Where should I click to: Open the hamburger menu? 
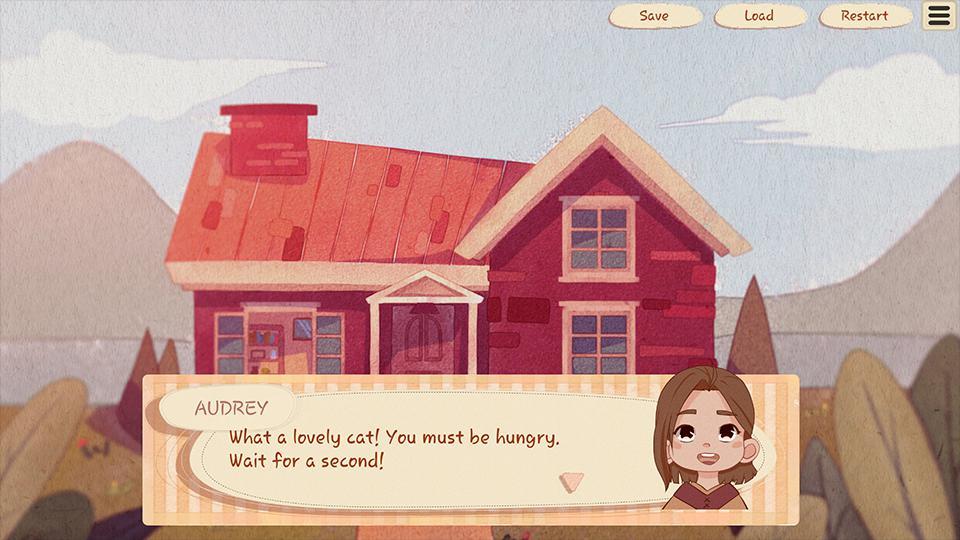point(939,16)
